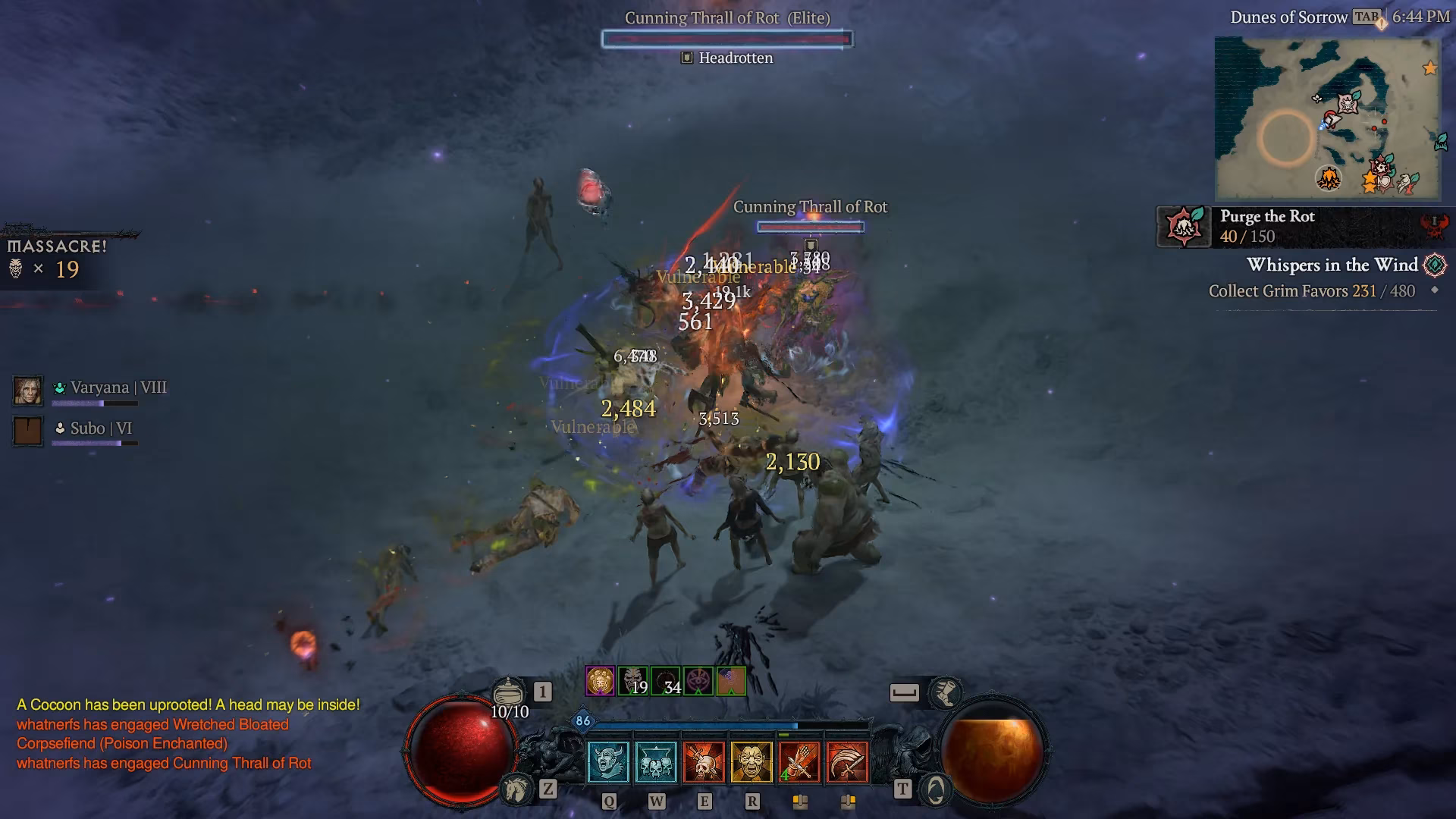Inspect the buff icon showing 19 stacks
Image resolution: width=1456 pixels, height=819 pixels.
633,680
